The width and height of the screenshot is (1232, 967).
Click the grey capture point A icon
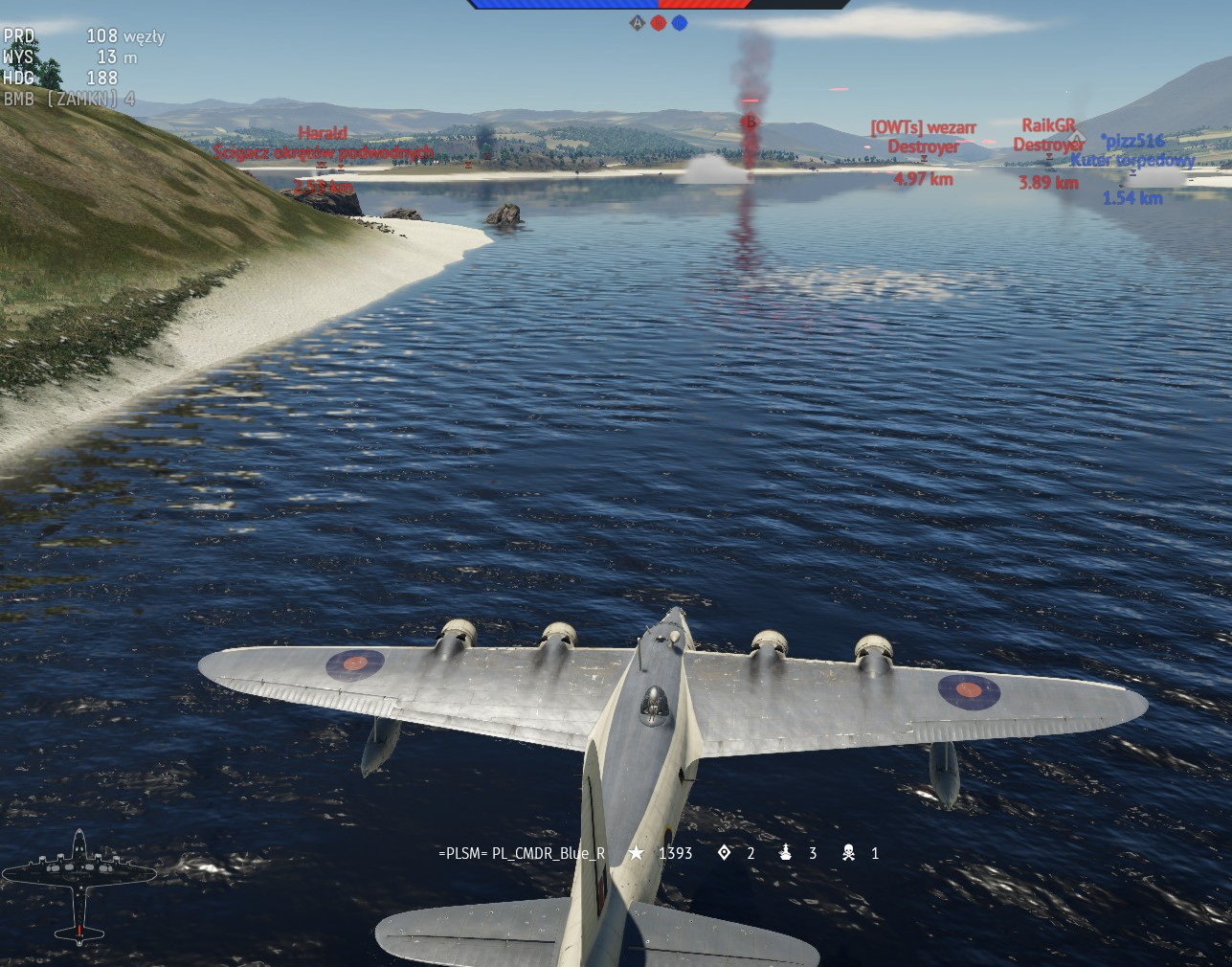(638, 23)
